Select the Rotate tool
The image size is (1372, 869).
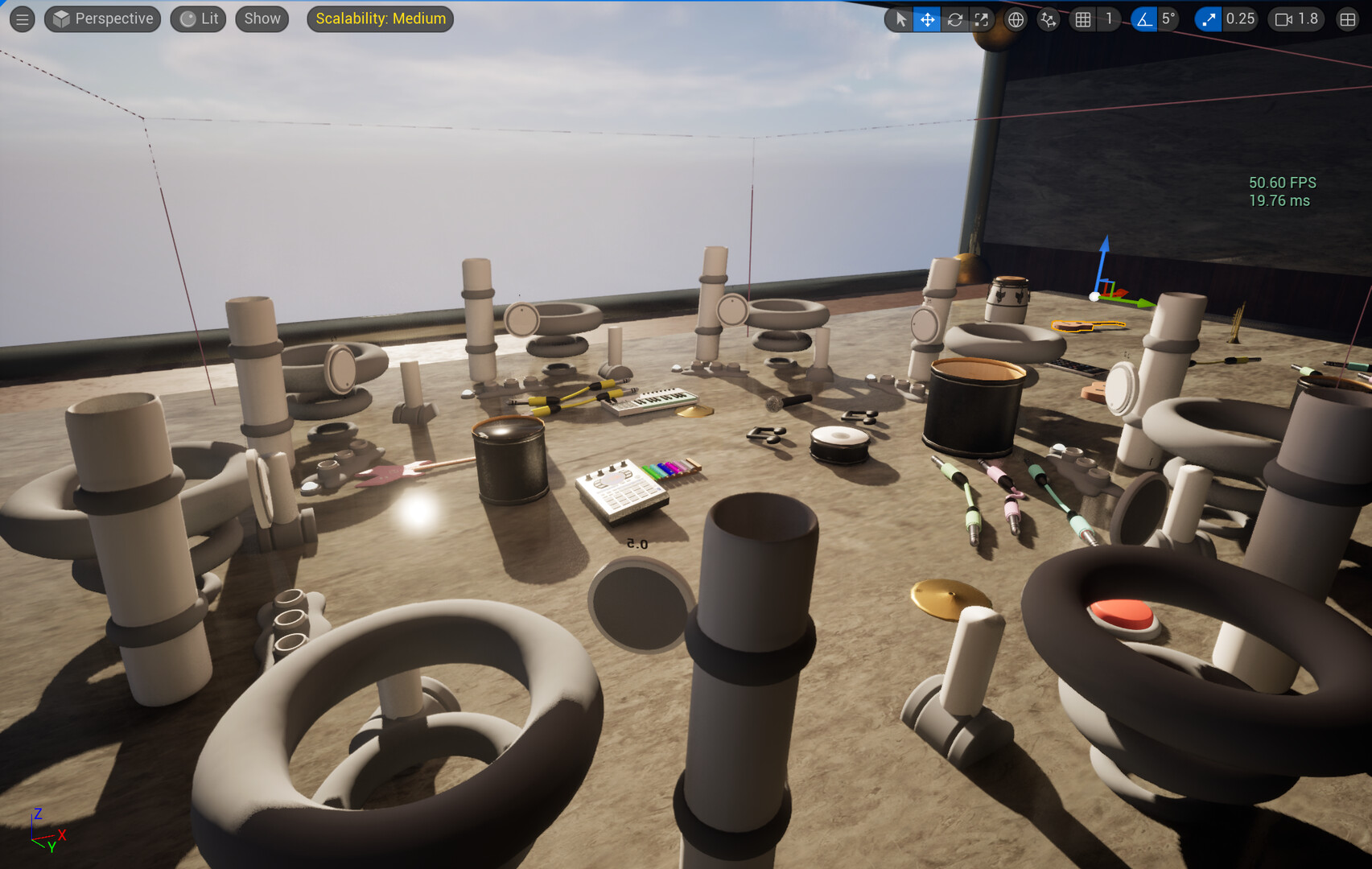pos(954,19)
